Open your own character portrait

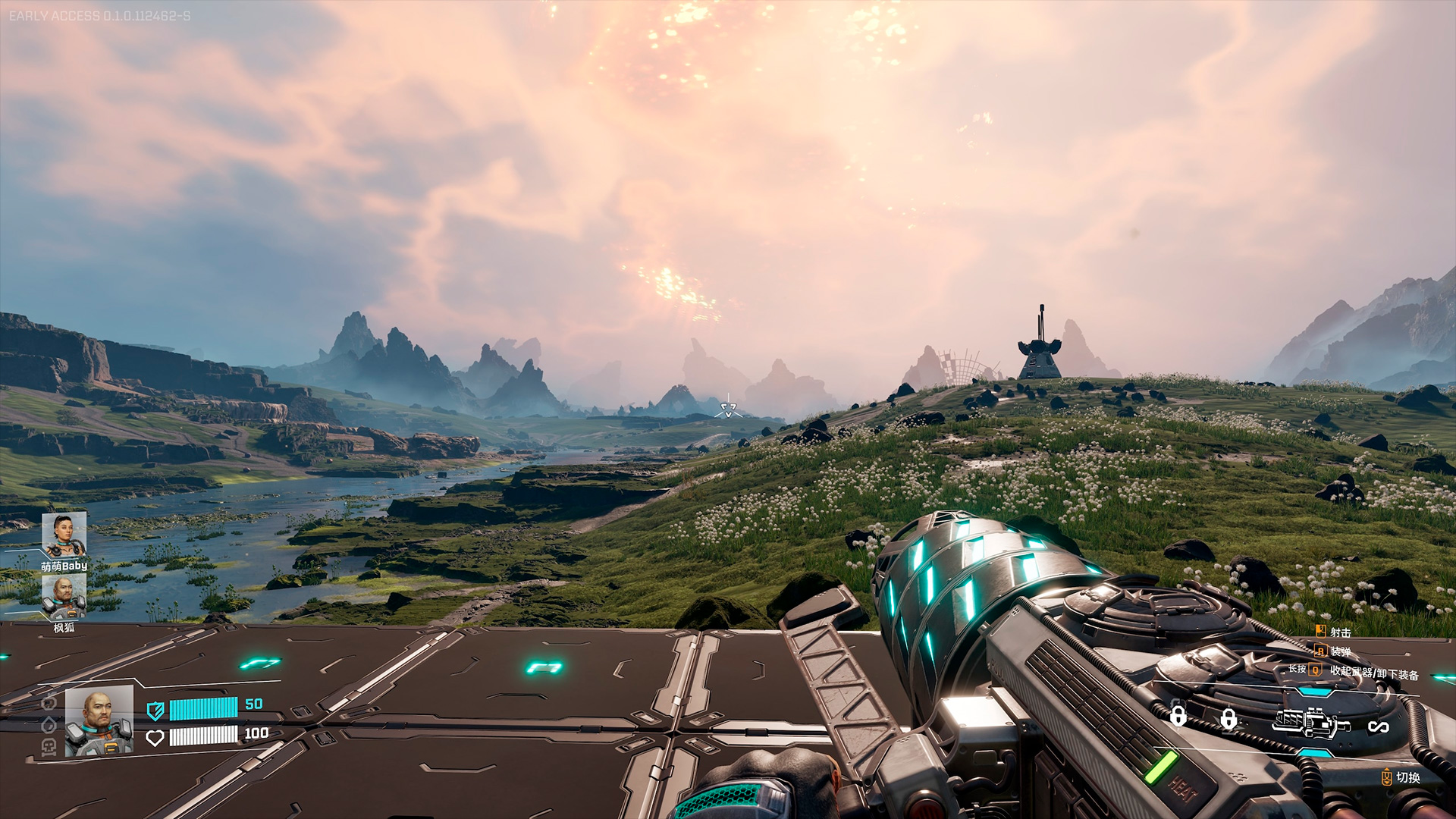[99, 721]
